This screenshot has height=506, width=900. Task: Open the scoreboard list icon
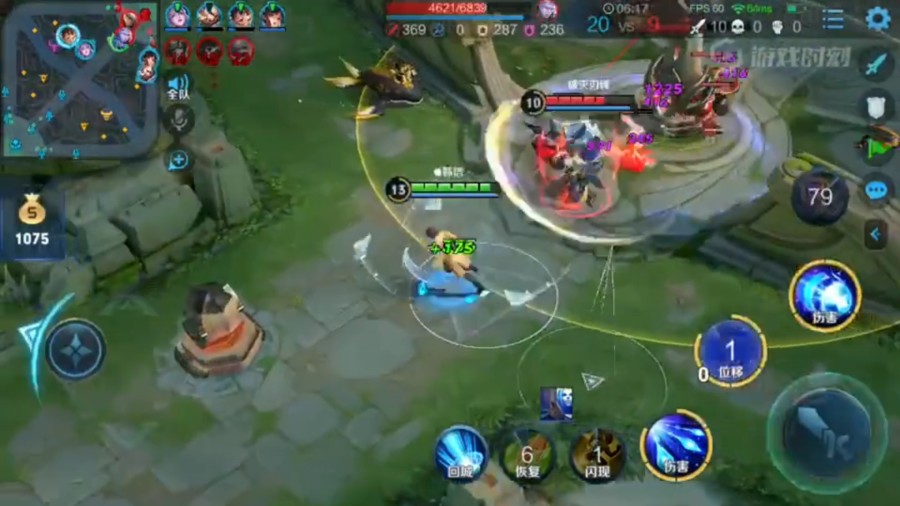[x=832, y=19]
